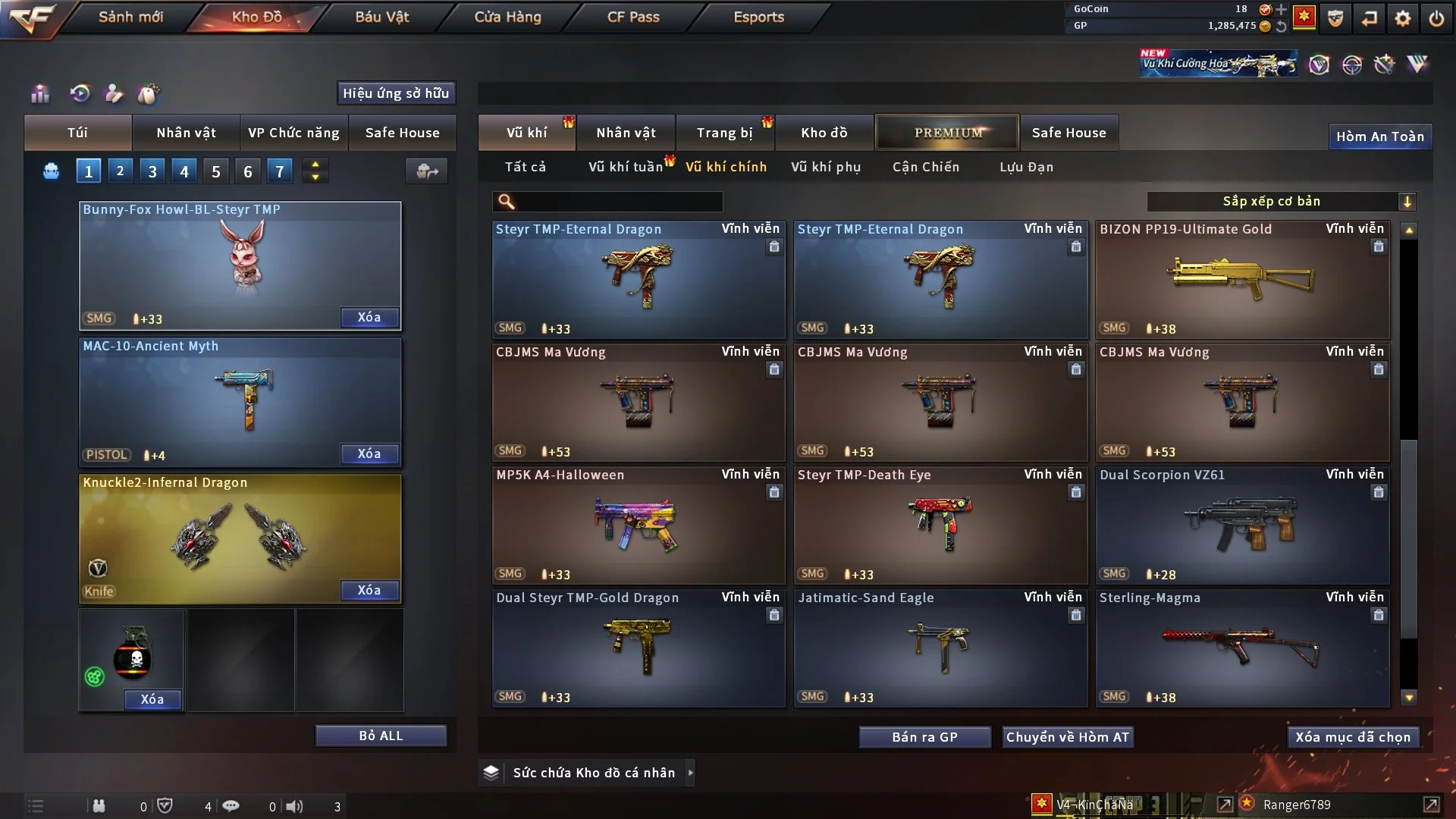1456x819 pixels.
Task: Click the Bỏ ALL button
Action: tap(381, 736)
